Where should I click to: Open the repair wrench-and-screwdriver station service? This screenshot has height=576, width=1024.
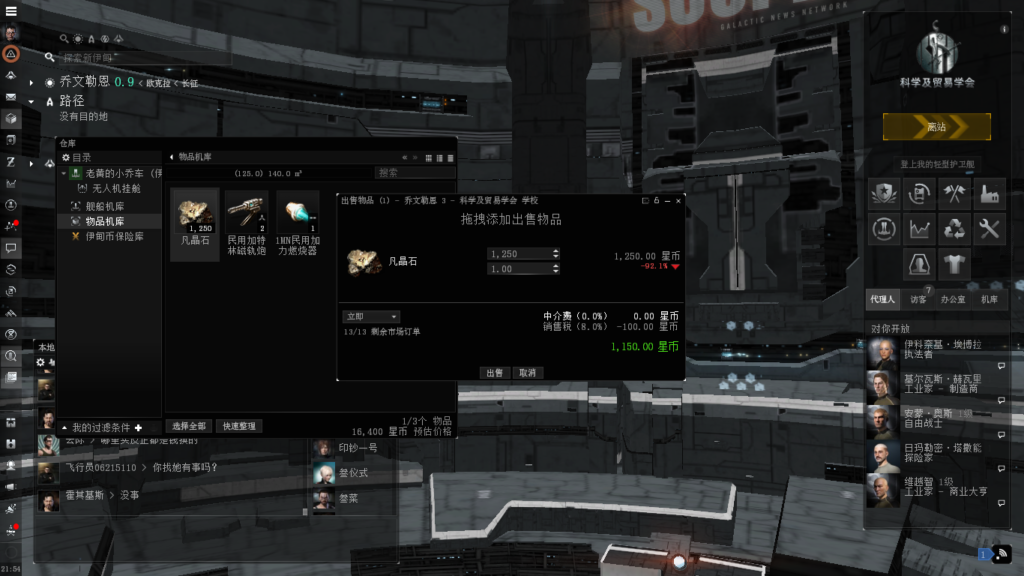pyautogui.click(x=989, y=229)
